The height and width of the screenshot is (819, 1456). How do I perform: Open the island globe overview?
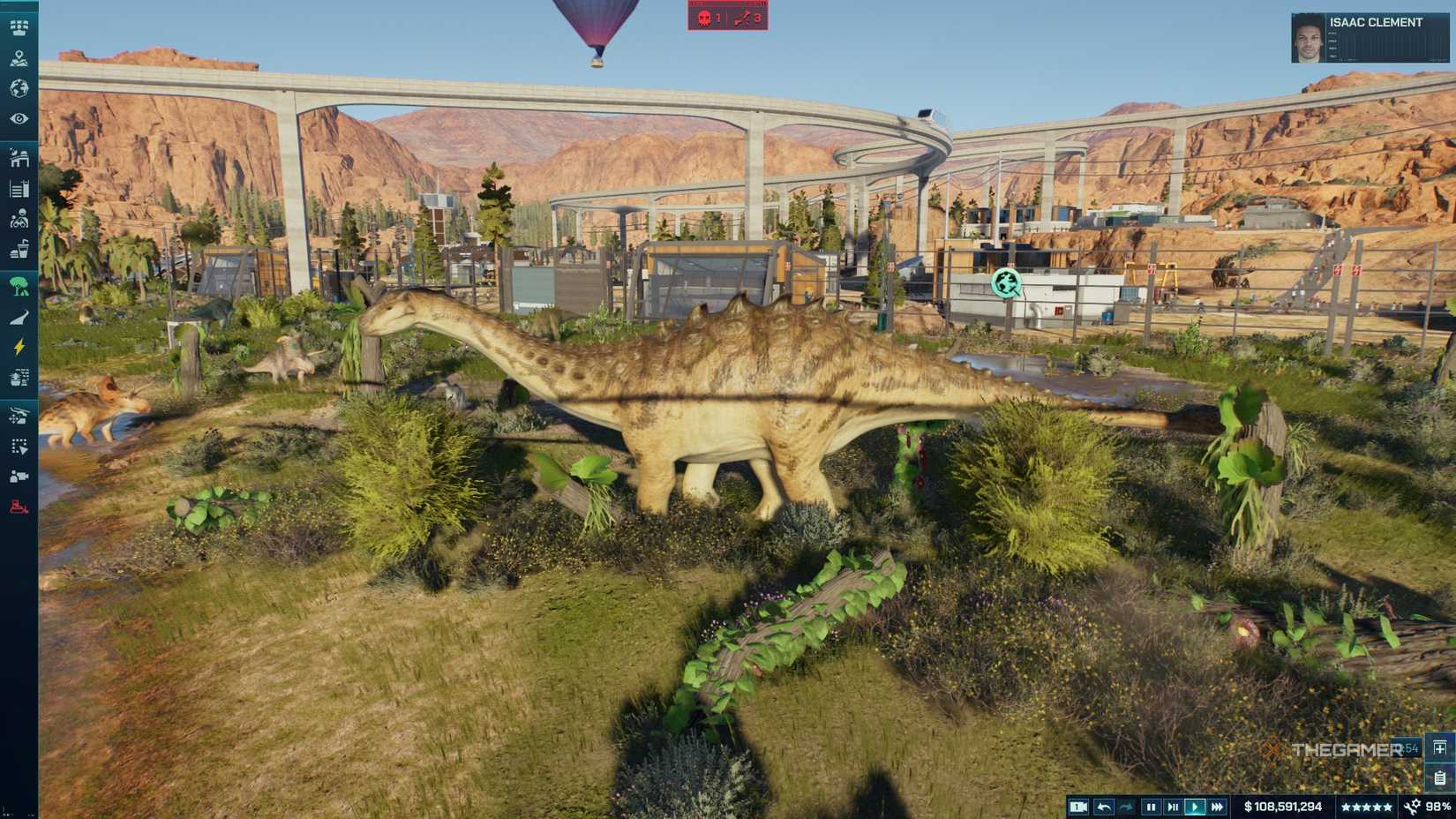18,88
